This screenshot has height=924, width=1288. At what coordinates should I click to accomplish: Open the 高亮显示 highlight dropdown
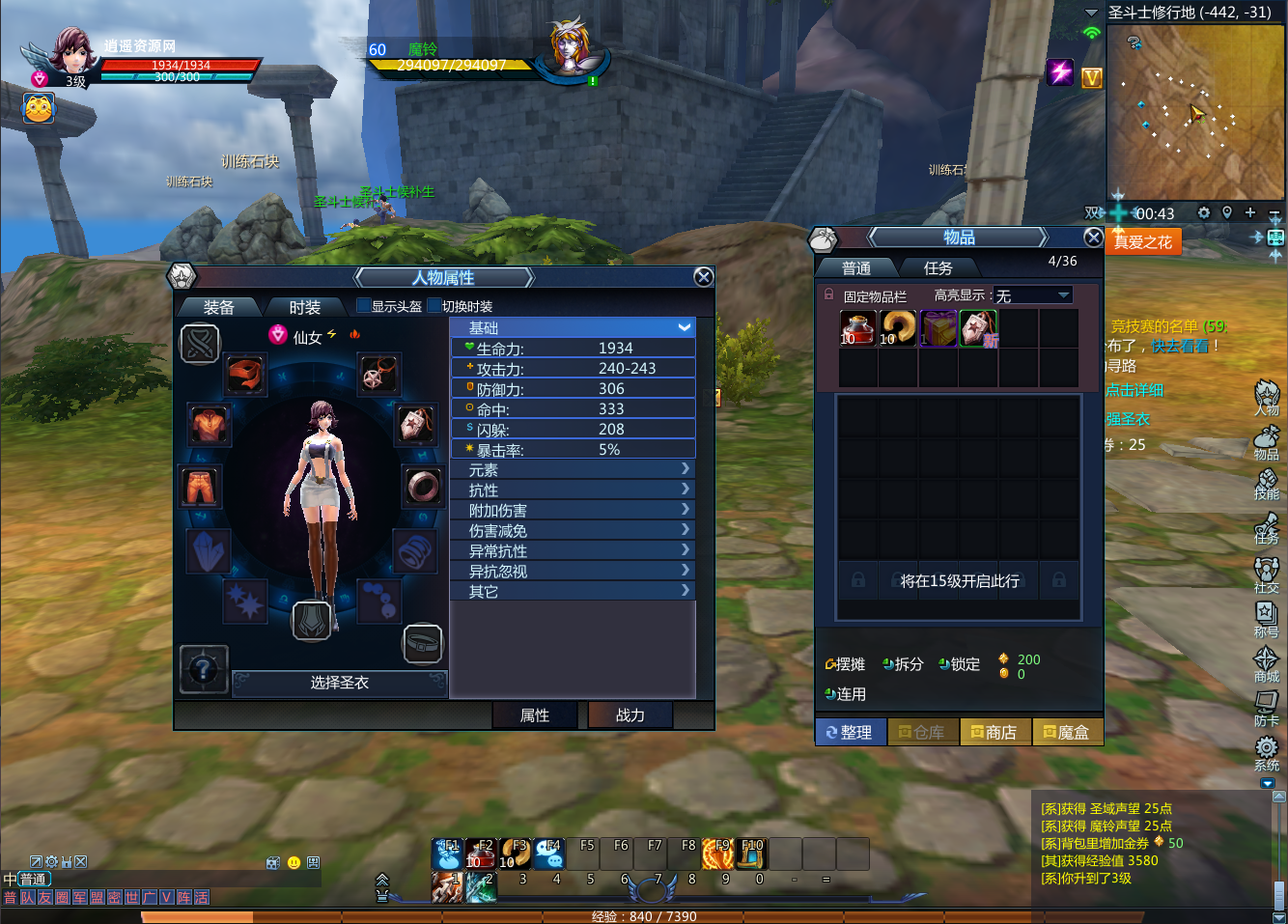(1032, 294)
